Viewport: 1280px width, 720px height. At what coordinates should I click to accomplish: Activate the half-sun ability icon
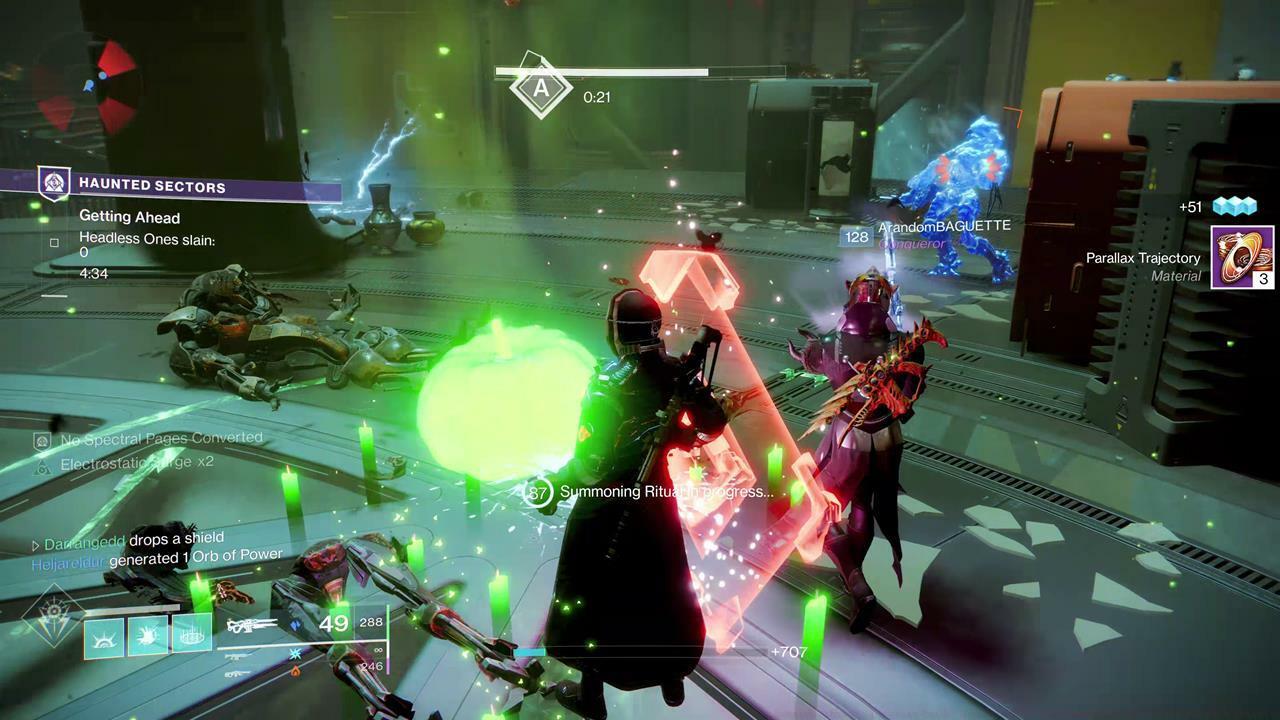coord(104,636)
